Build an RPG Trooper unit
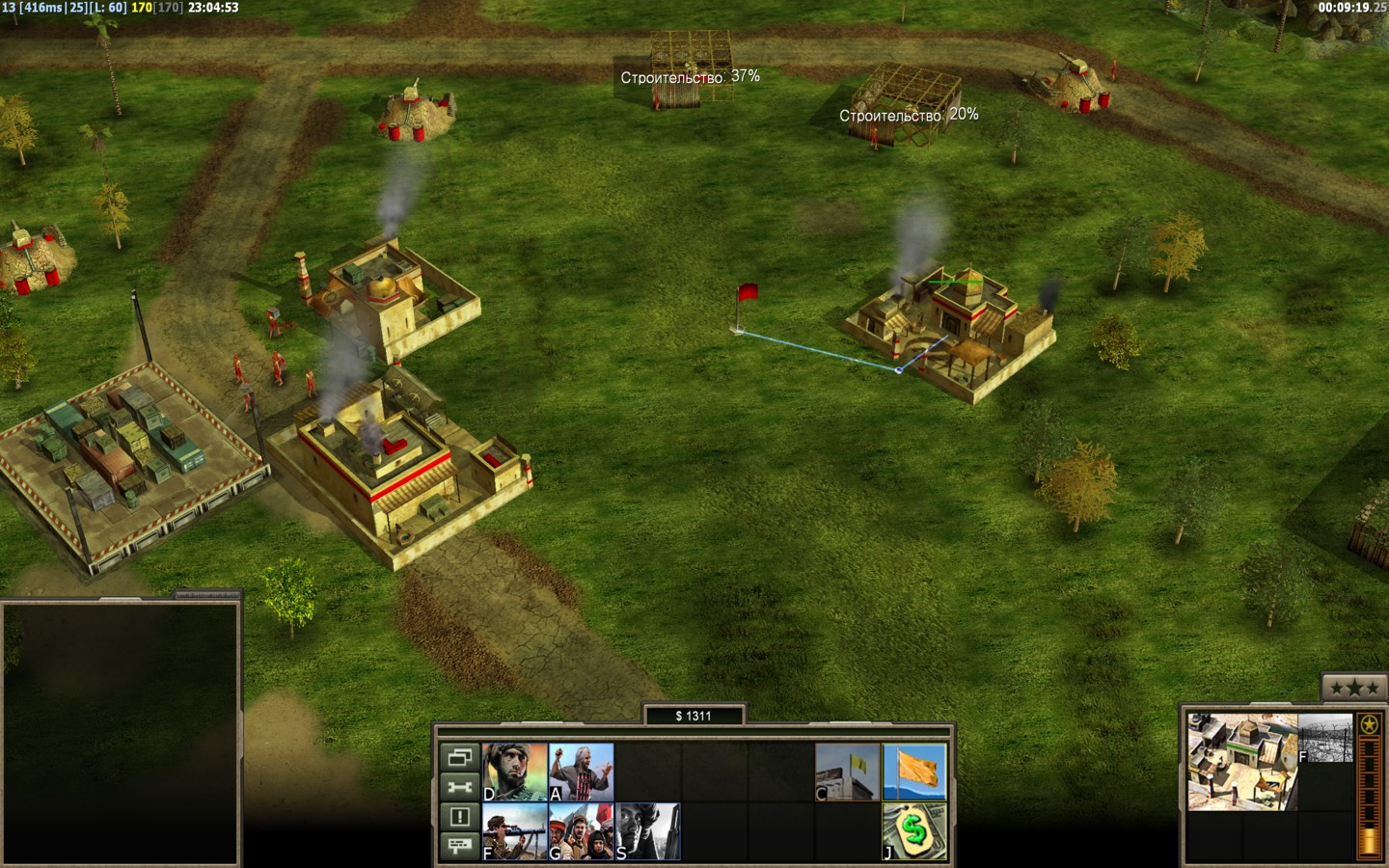This screenshot has width=1389, height=868. [x=514, y=831]
